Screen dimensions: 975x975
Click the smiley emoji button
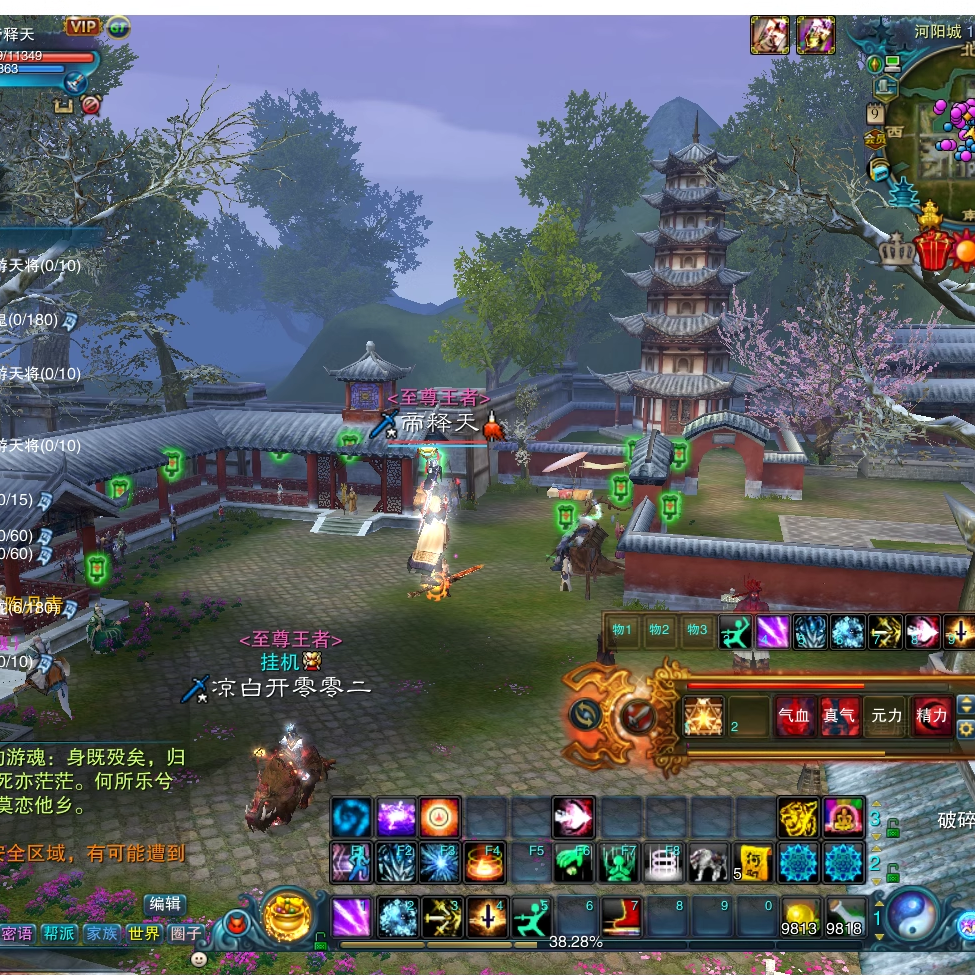(199, 959)
